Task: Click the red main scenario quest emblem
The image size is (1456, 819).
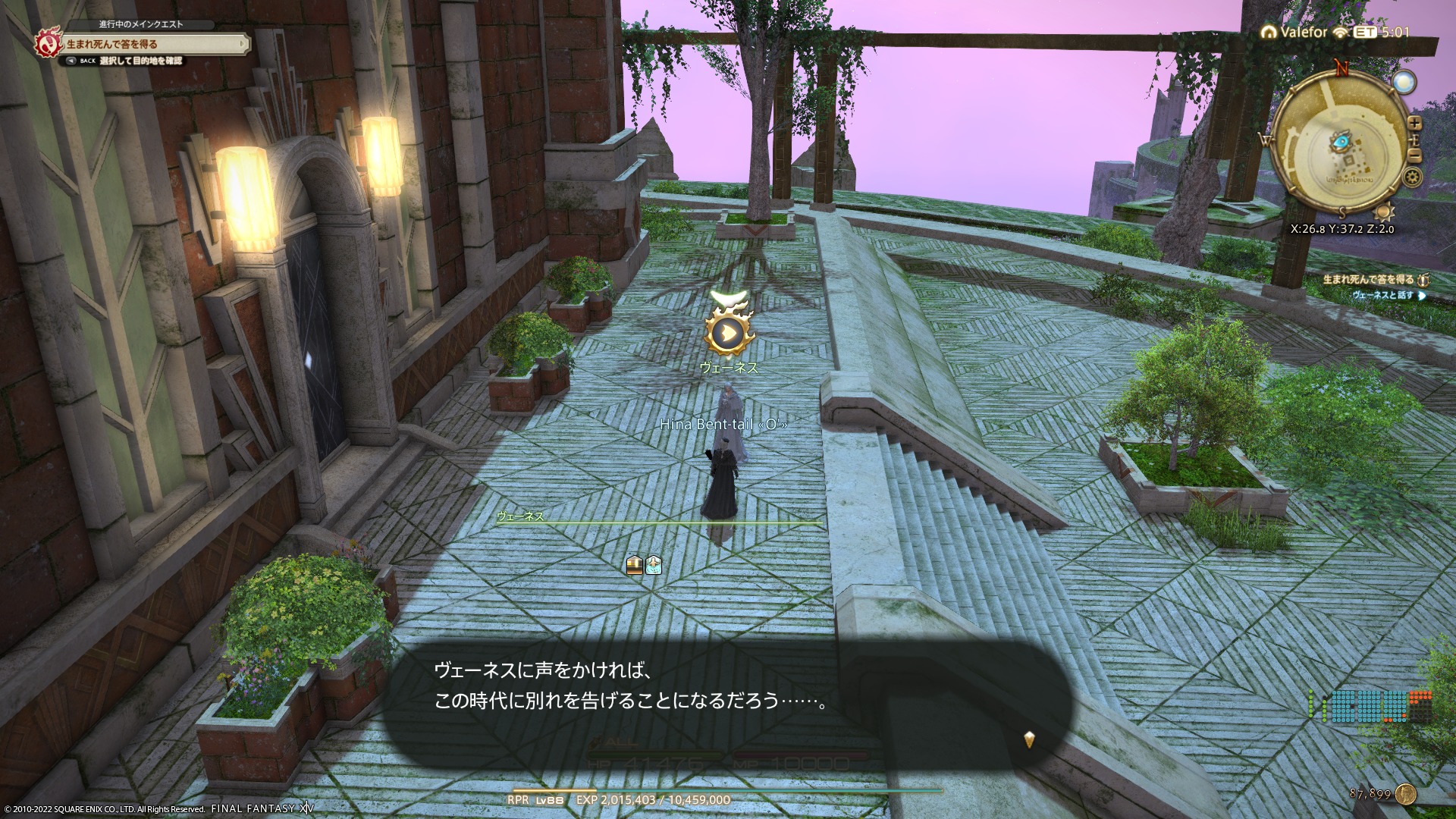Action: click(47, 44)
